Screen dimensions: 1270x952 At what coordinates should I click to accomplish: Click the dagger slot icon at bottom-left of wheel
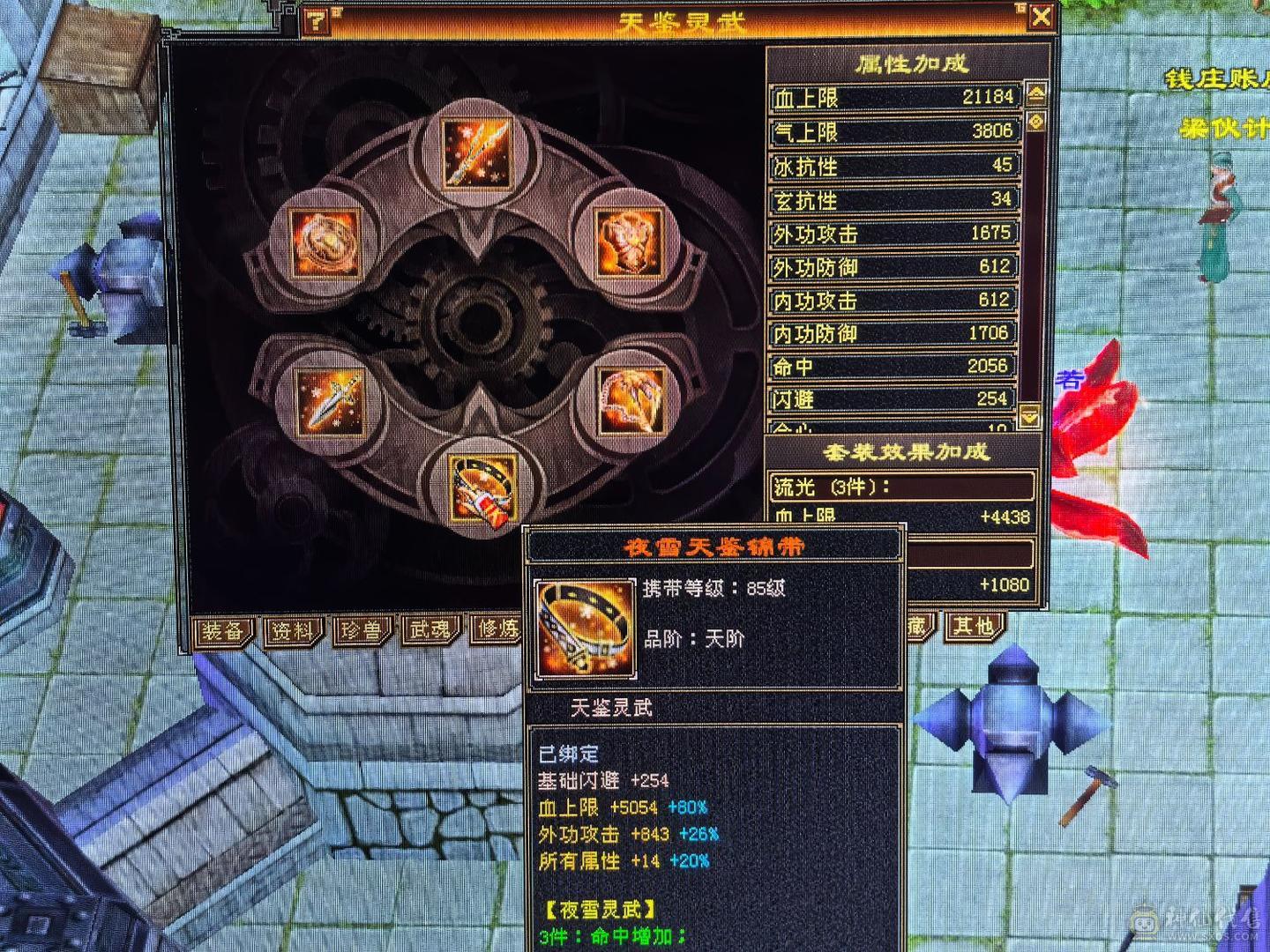click(330, 402)
